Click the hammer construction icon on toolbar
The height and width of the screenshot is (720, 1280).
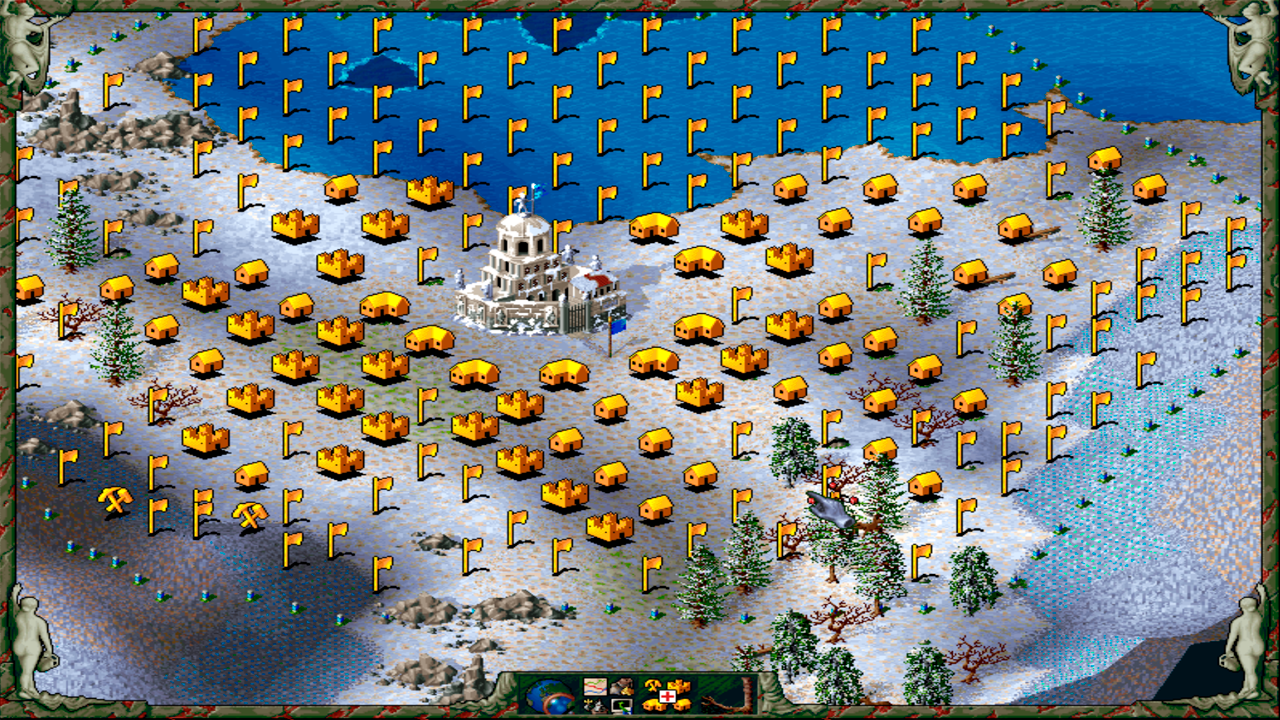pos(651,686)
